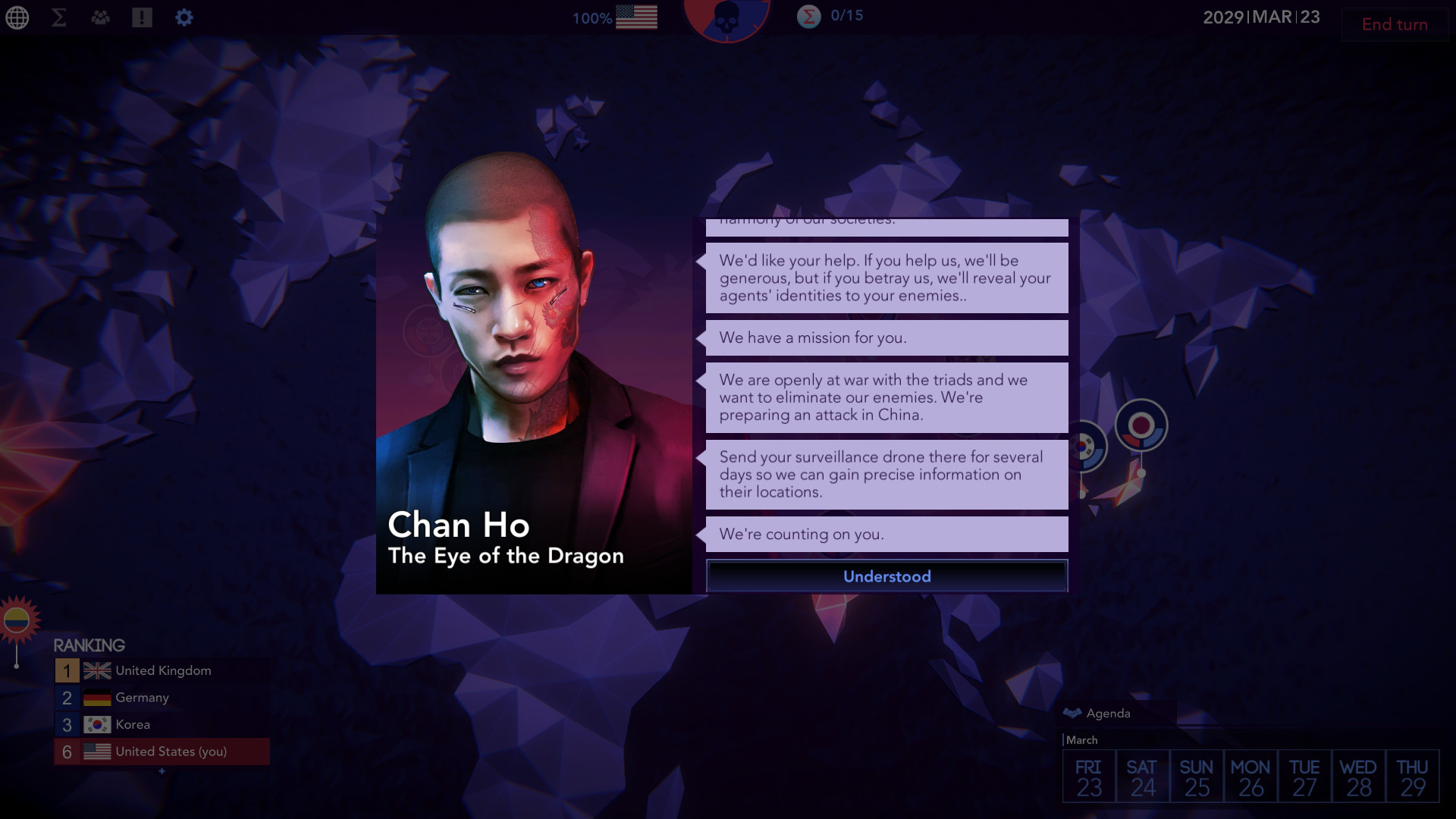1456x819 pixels.
Task: Open the globe world overview
Action: (17, 17)
